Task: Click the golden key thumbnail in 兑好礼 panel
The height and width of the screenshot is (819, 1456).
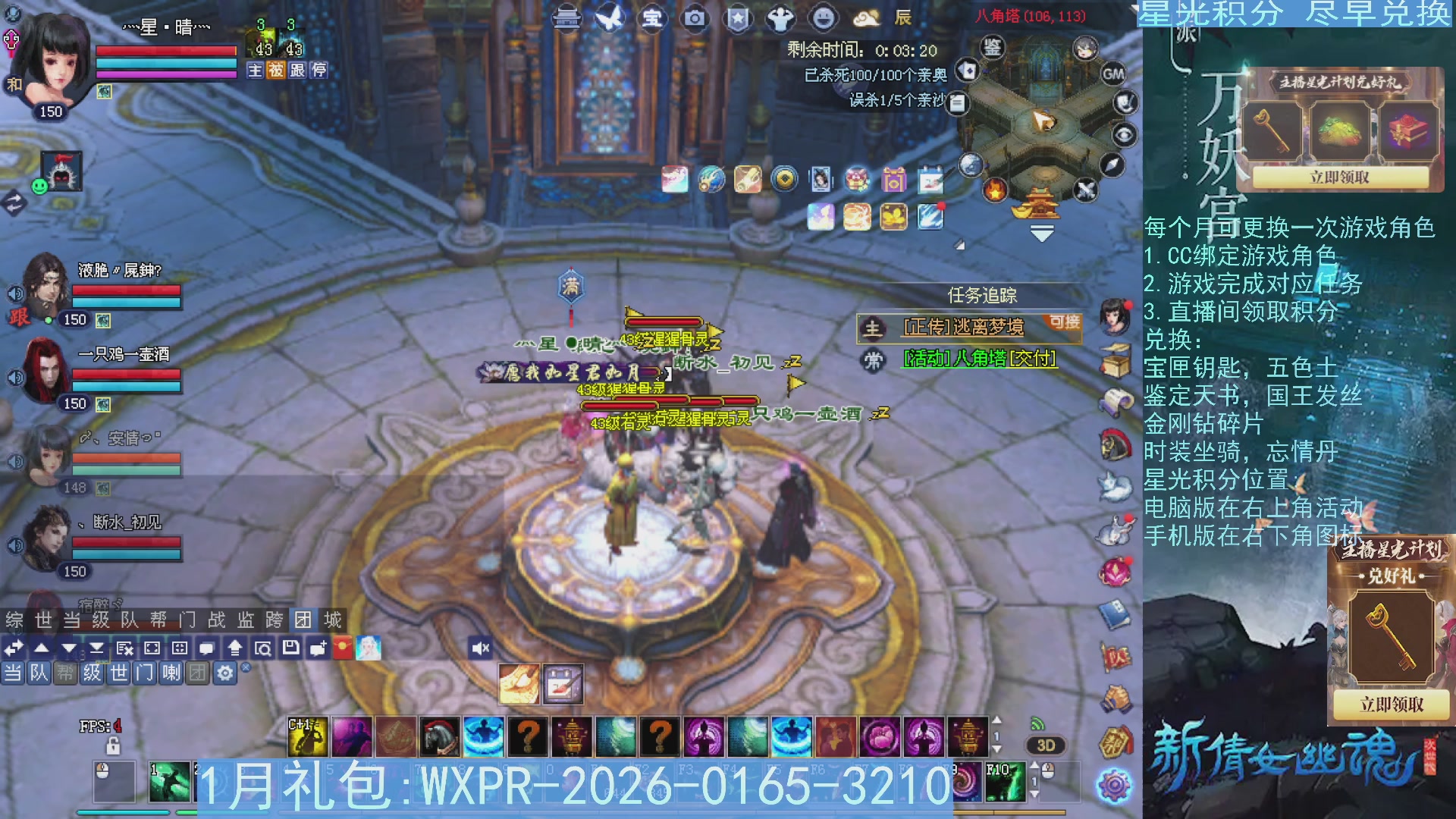Action: tap(1391, 635)
